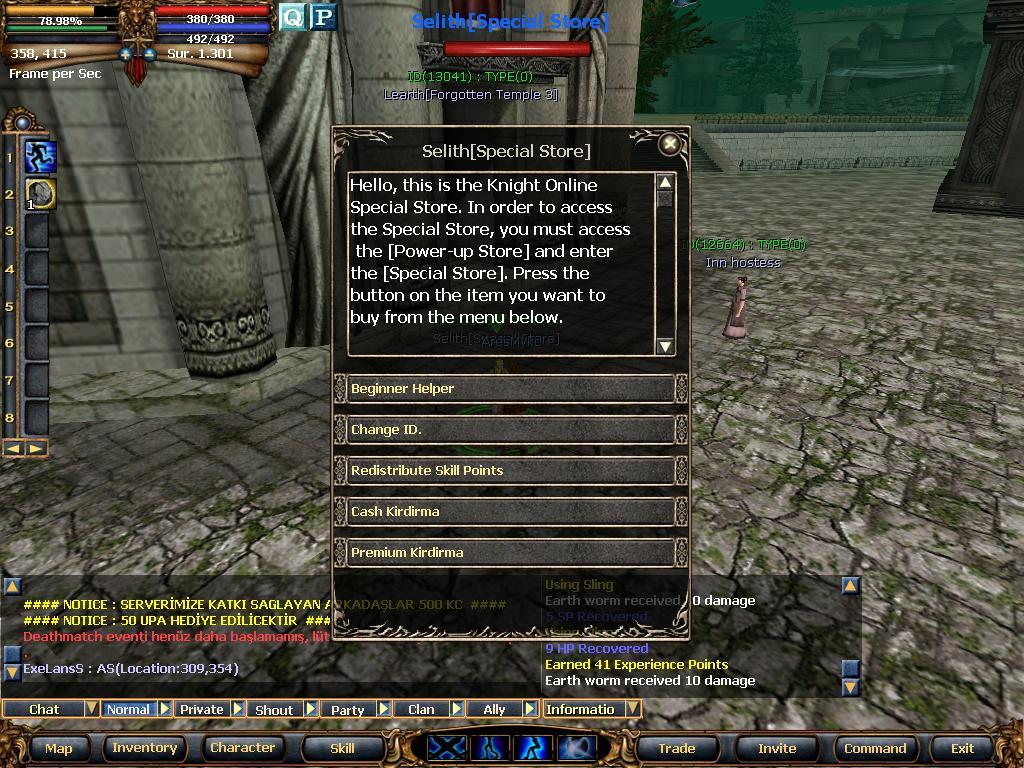1024x768 pixels.
Task: Click the Trade button
Action: click(x=676, y=748)
